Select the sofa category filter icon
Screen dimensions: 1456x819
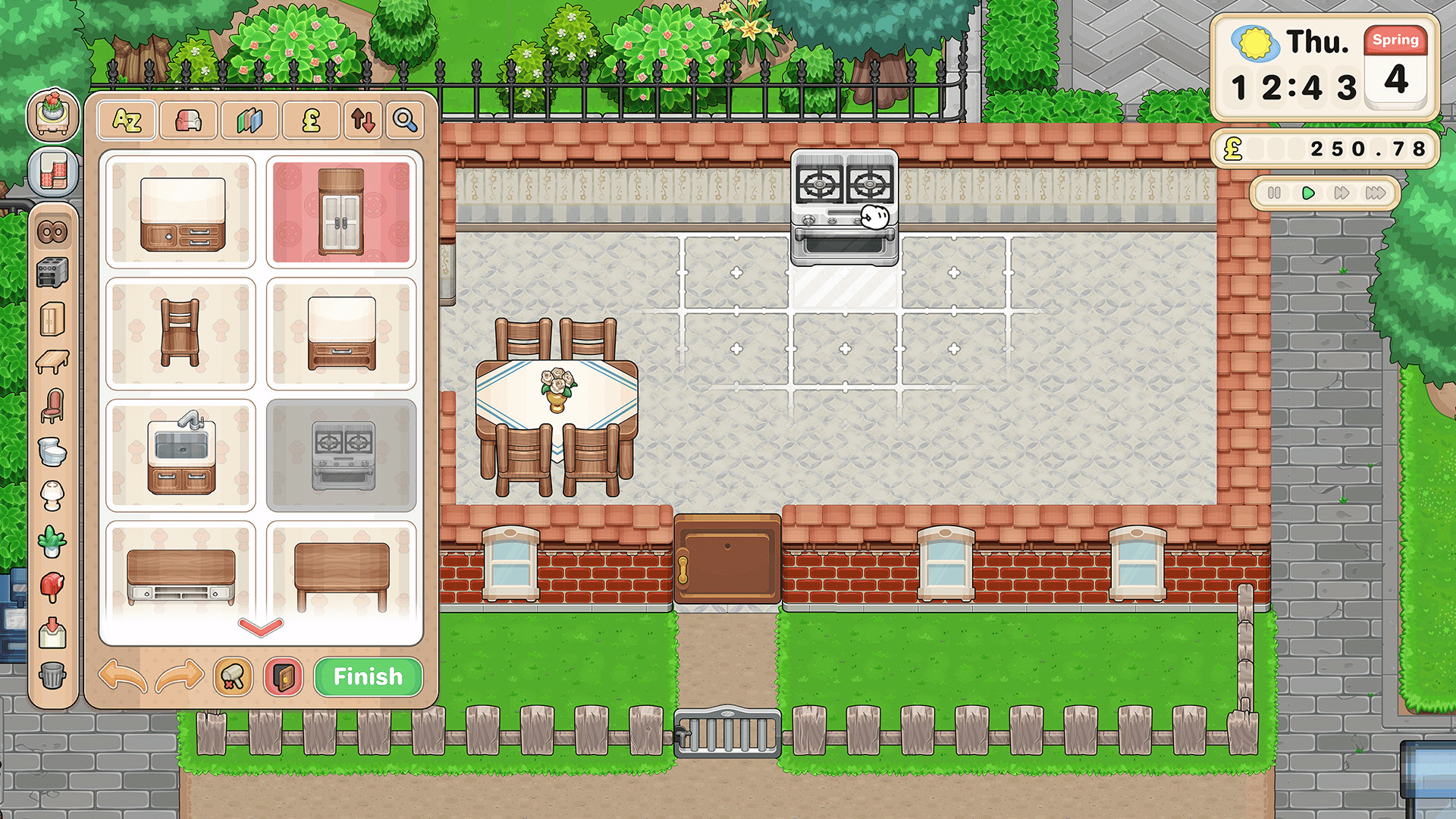188,121
